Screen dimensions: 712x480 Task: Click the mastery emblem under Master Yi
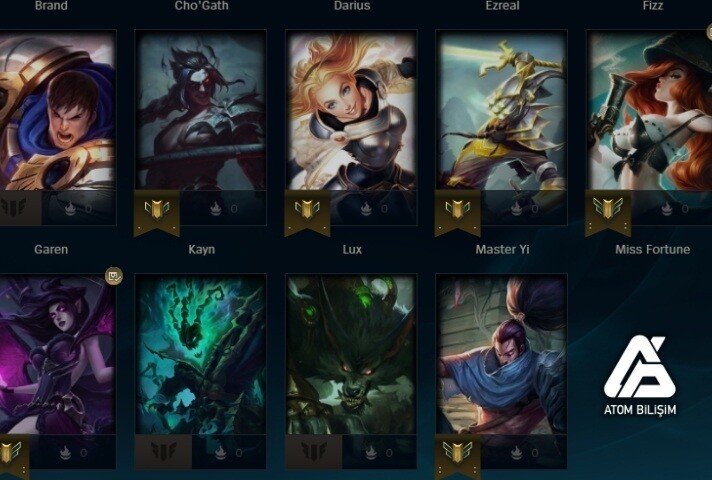click(x=457, y=209)
